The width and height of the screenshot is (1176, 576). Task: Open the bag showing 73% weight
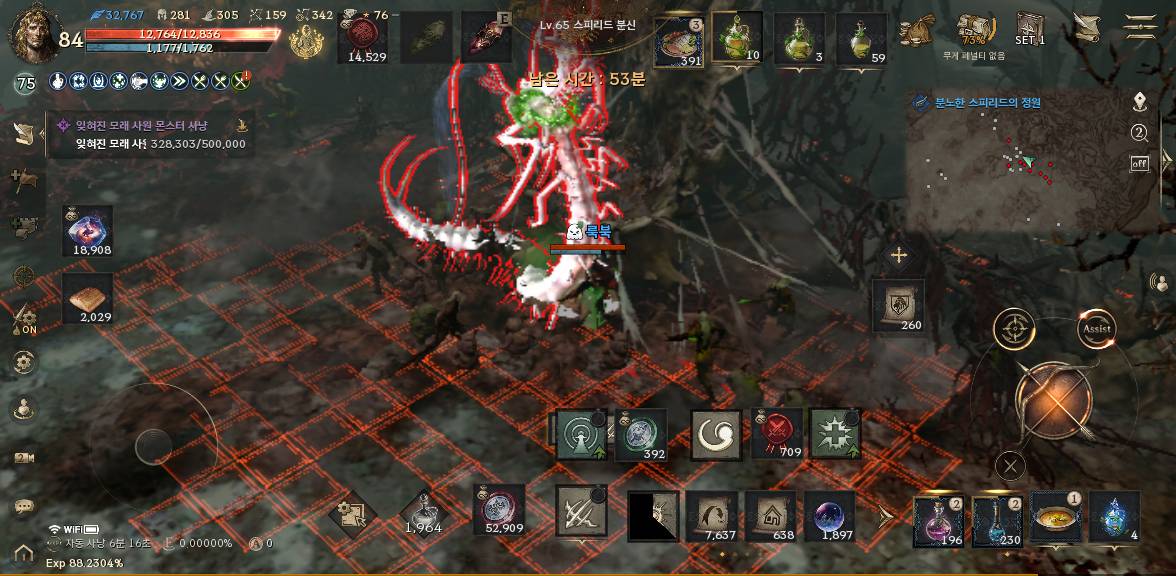click(x=972, y=31)
